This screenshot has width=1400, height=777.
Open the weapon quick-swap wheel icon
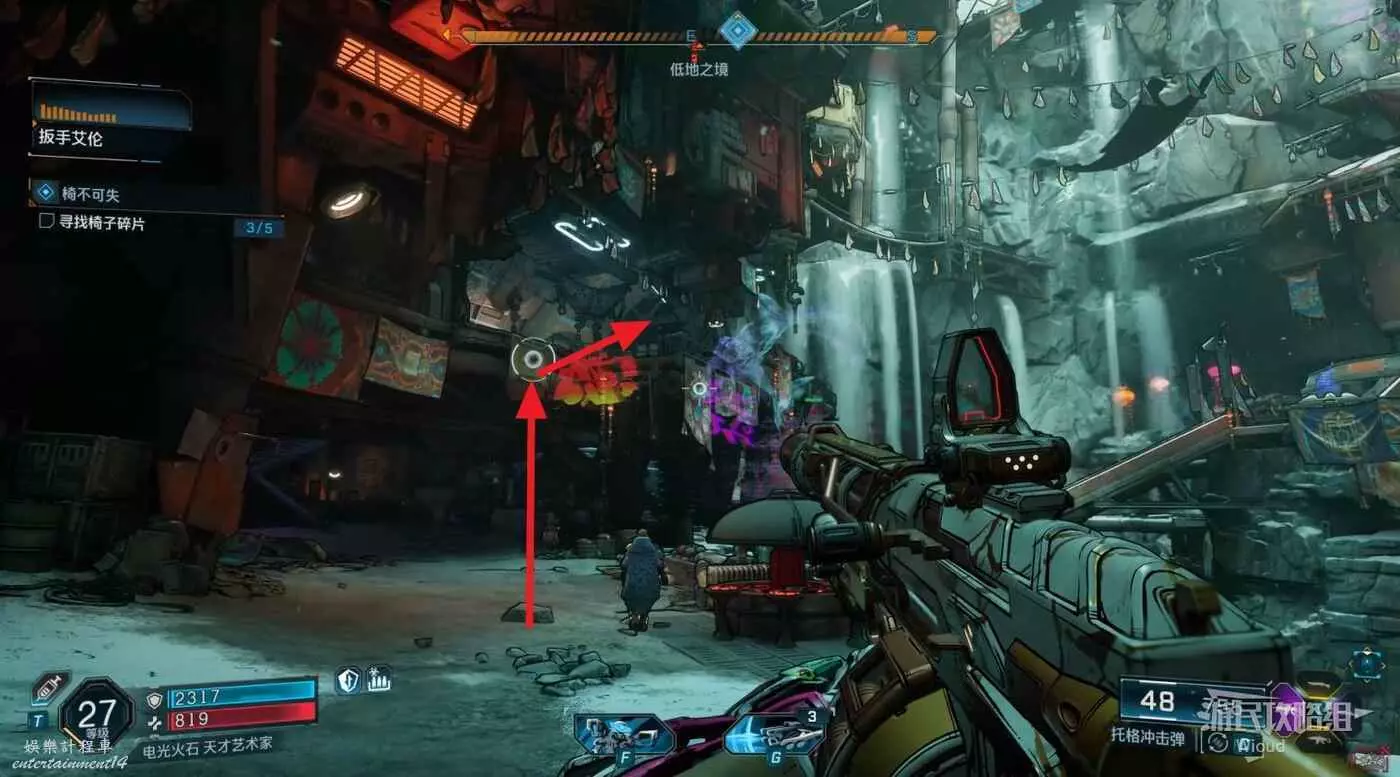coord(1366,663)
